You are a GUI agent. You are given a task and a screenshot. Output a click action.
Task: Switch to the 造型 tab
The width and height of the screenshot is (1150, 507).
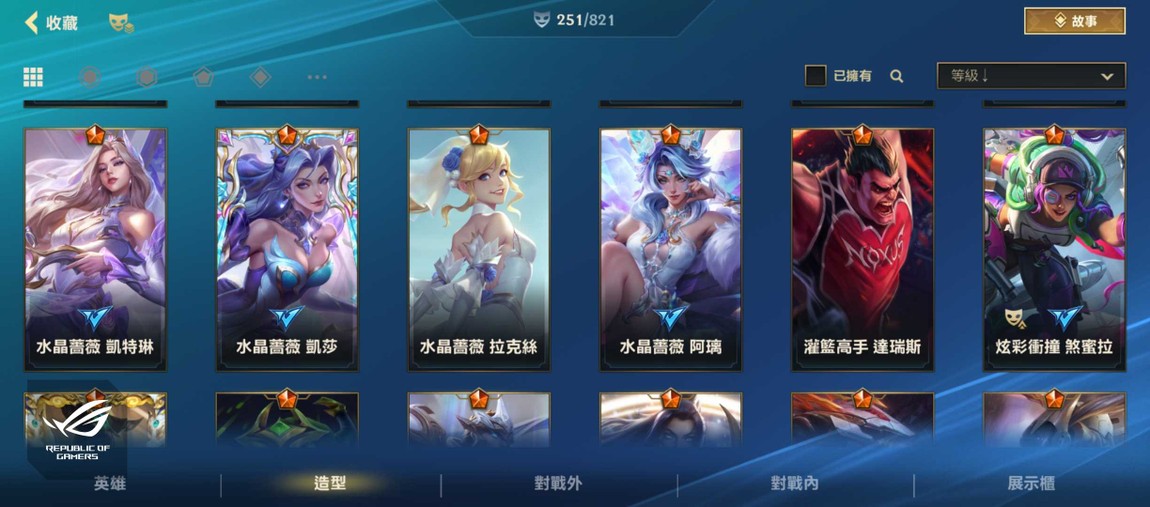click(330, 484)
